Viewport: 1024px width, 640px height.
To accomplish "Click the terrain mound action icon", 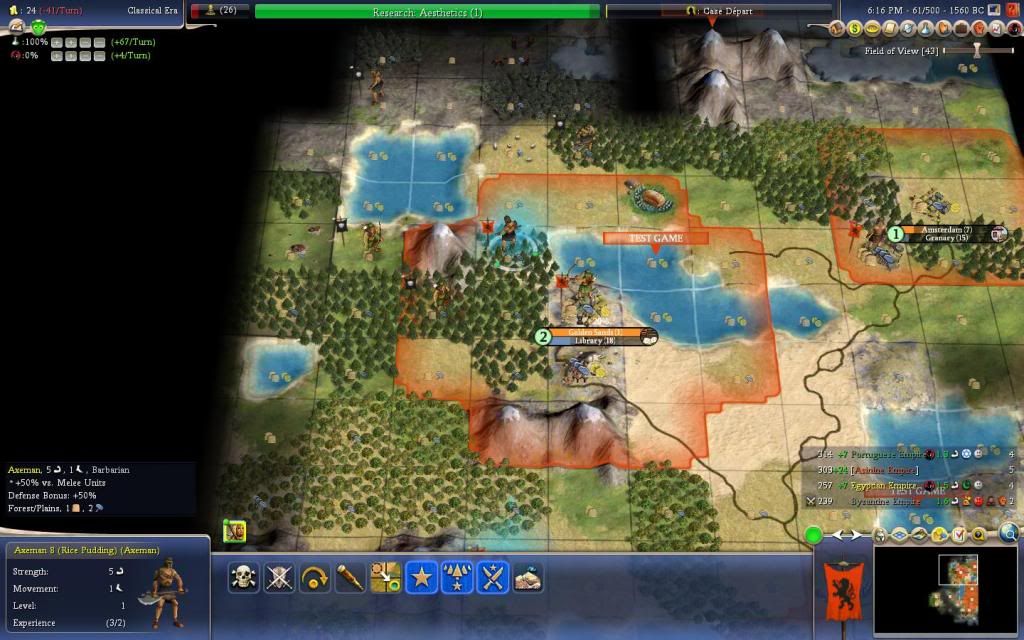I will pyautogui.click(x=528, y=577).
